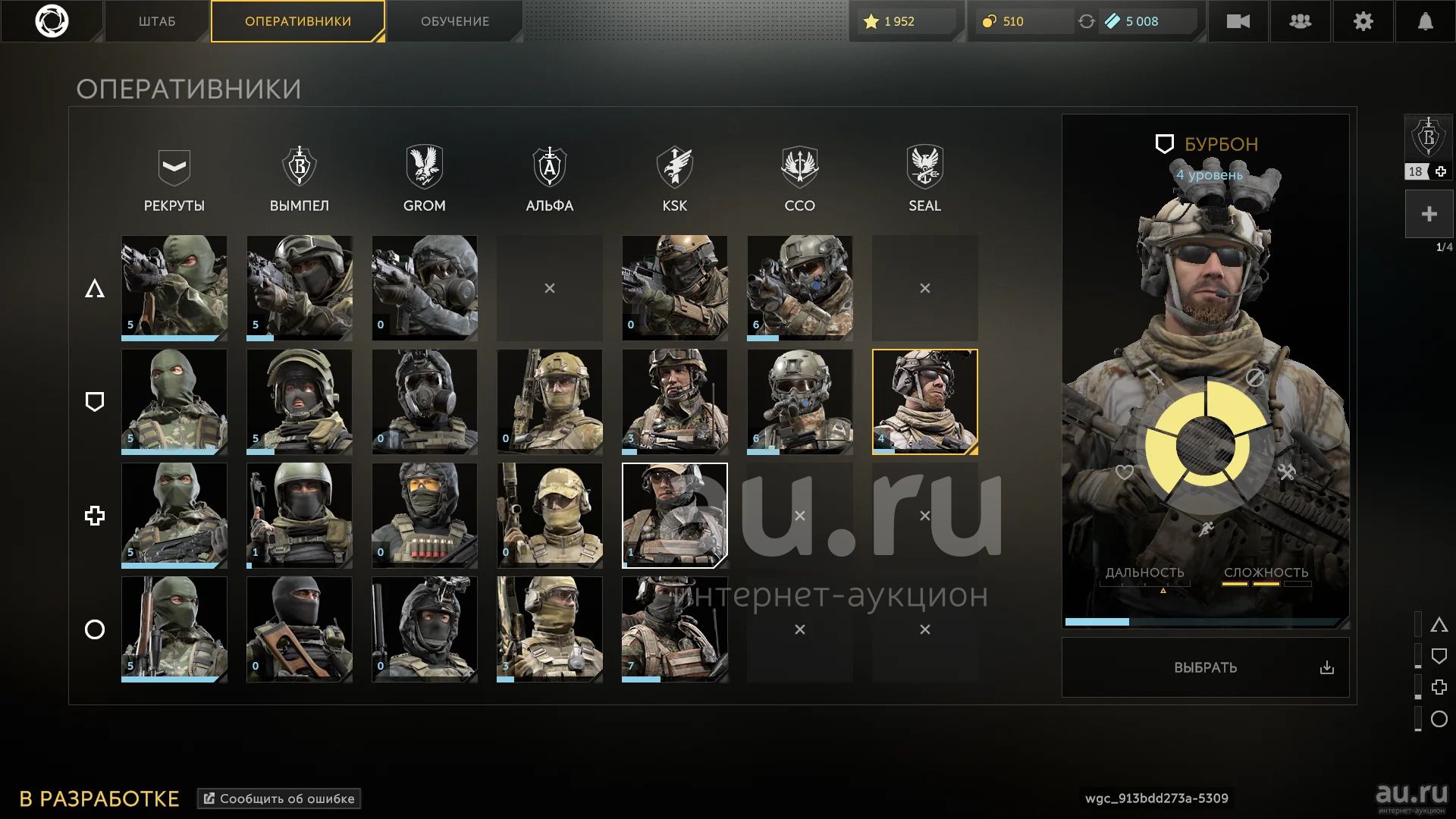Select the РЕКРУТЫ faction emblem

[174, 167]
